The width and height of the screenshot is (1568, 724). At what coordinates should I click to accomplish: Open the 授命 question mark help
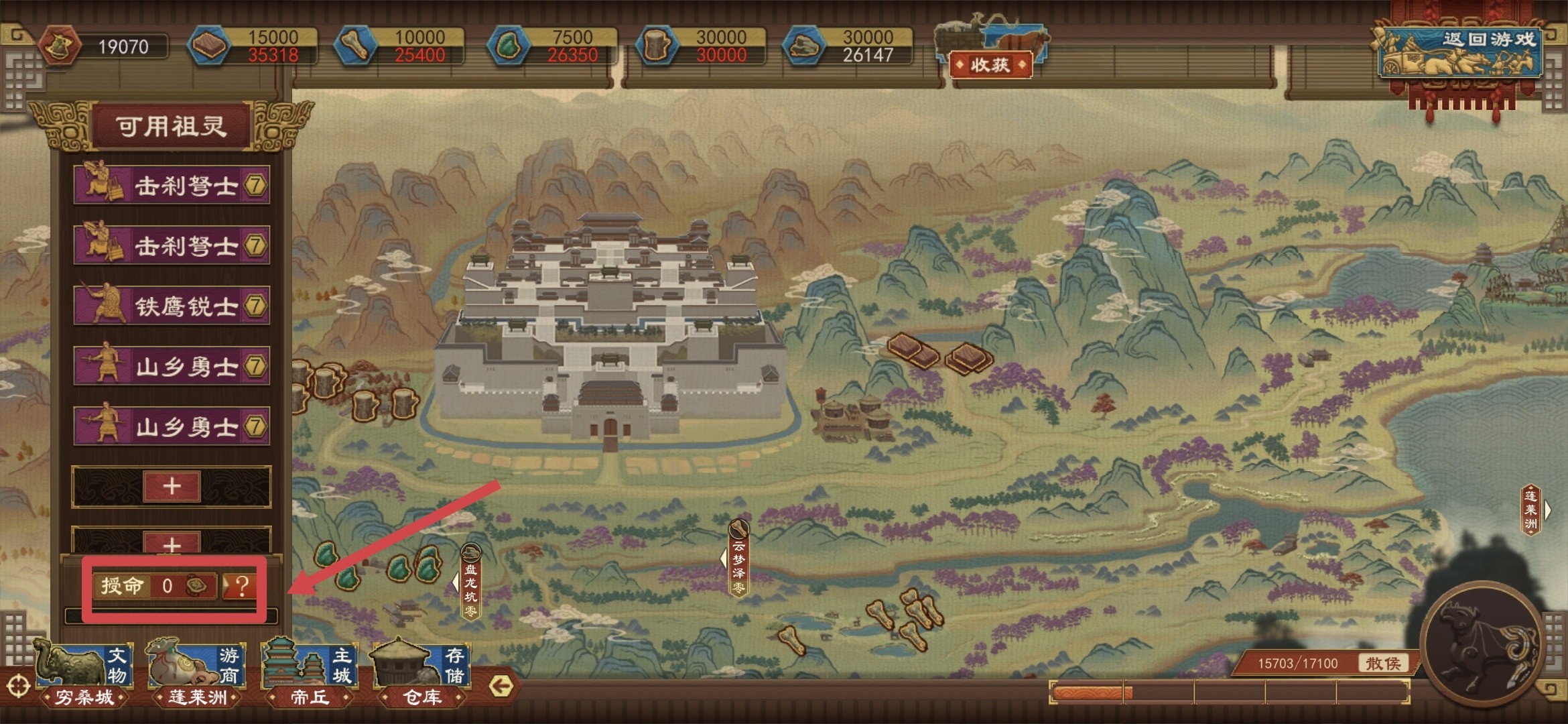pyautogui.click(x=241, y=586)
